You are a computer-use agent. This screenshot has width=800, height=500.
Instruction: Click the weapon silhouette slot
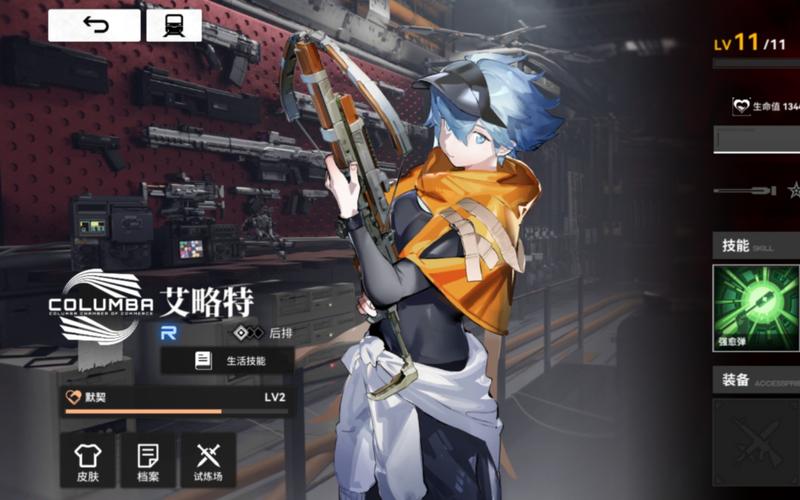[x=746, y=189]
